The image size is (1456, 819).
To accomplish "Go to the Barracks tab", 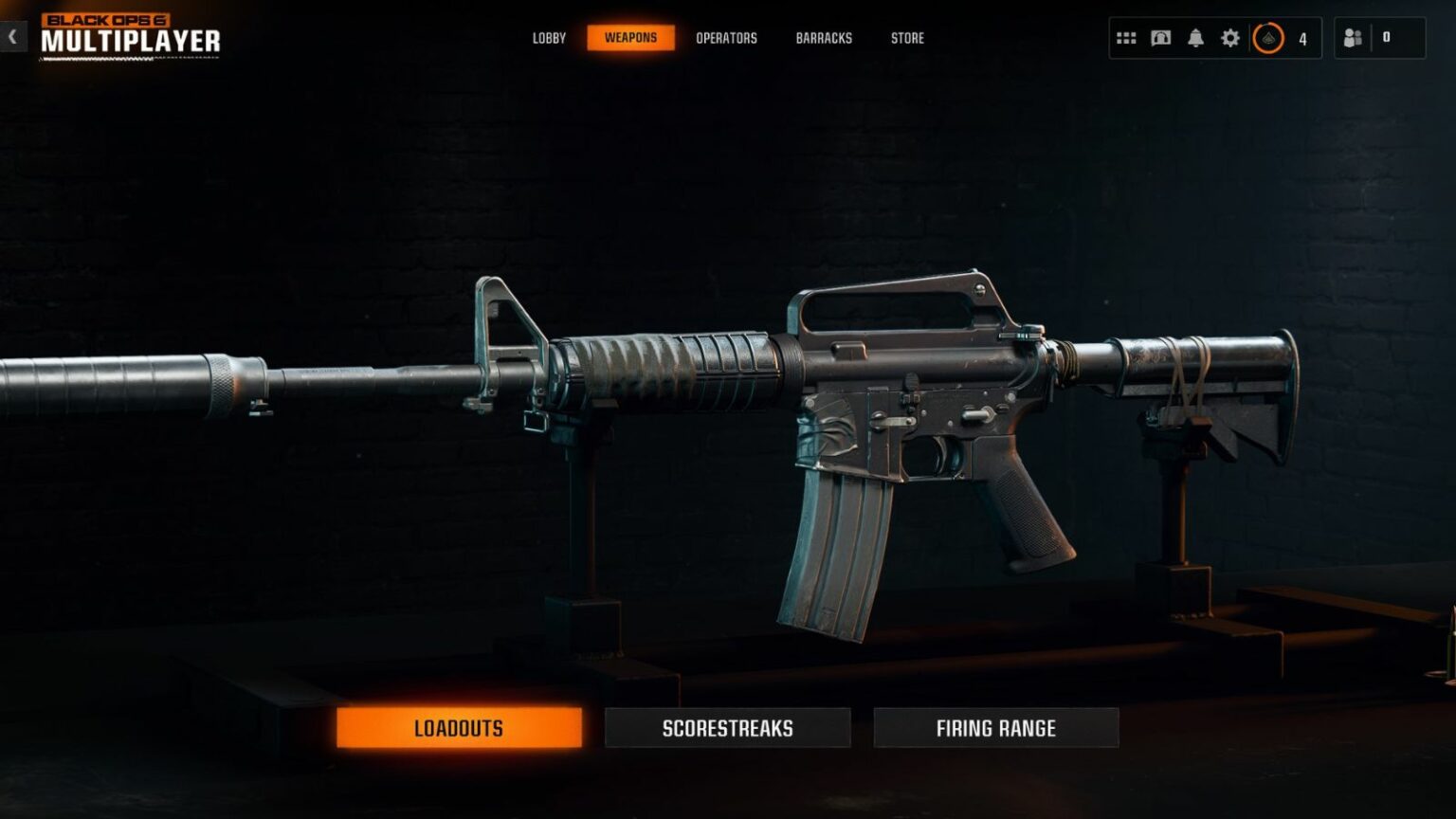I will [x=824, y=38].
